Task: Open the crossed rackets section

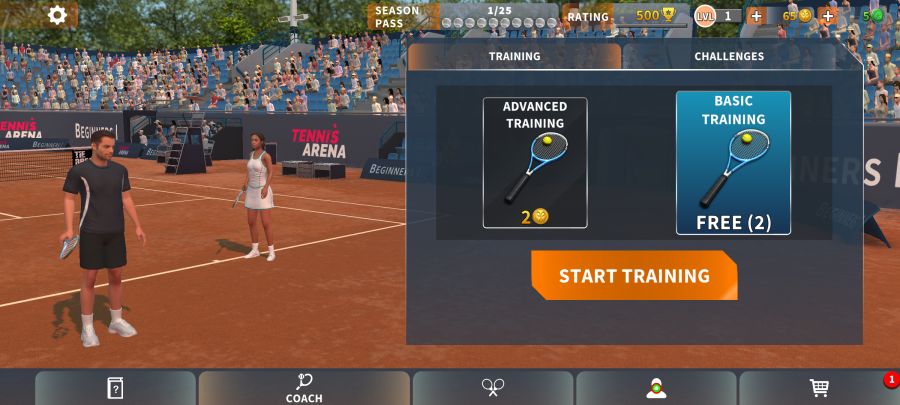Action: point(492,388)
